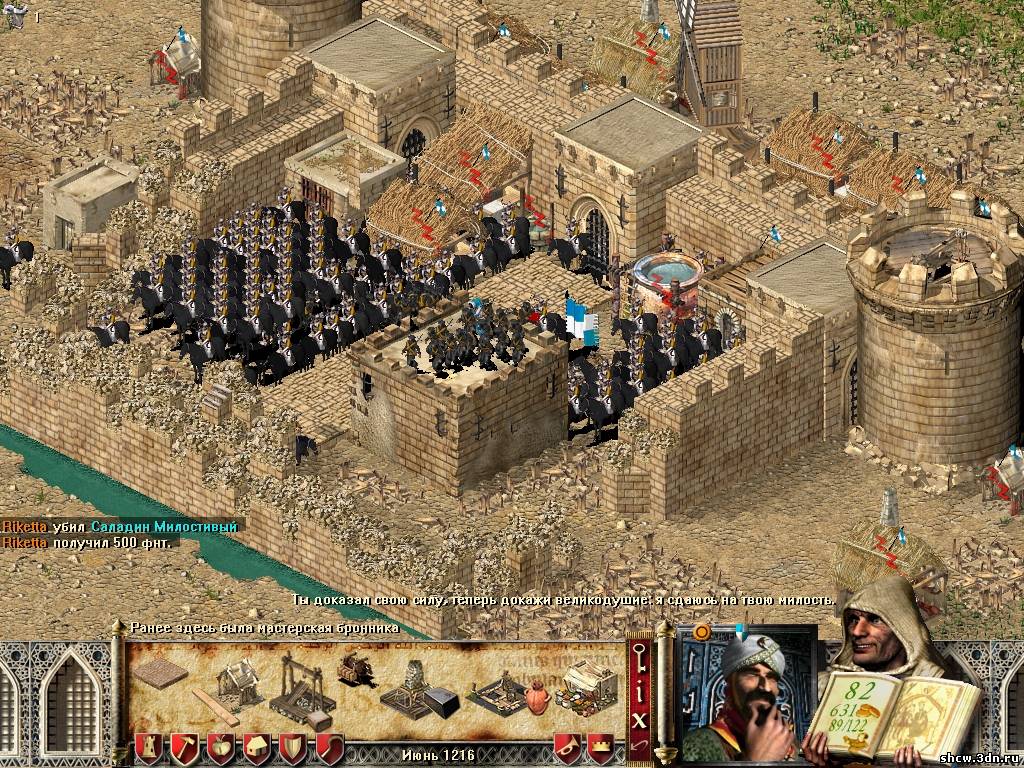Image resolution: width=1024 pixels, height=768 pixels.
Task: Click the undo arrow button
Action: point(638,745)
